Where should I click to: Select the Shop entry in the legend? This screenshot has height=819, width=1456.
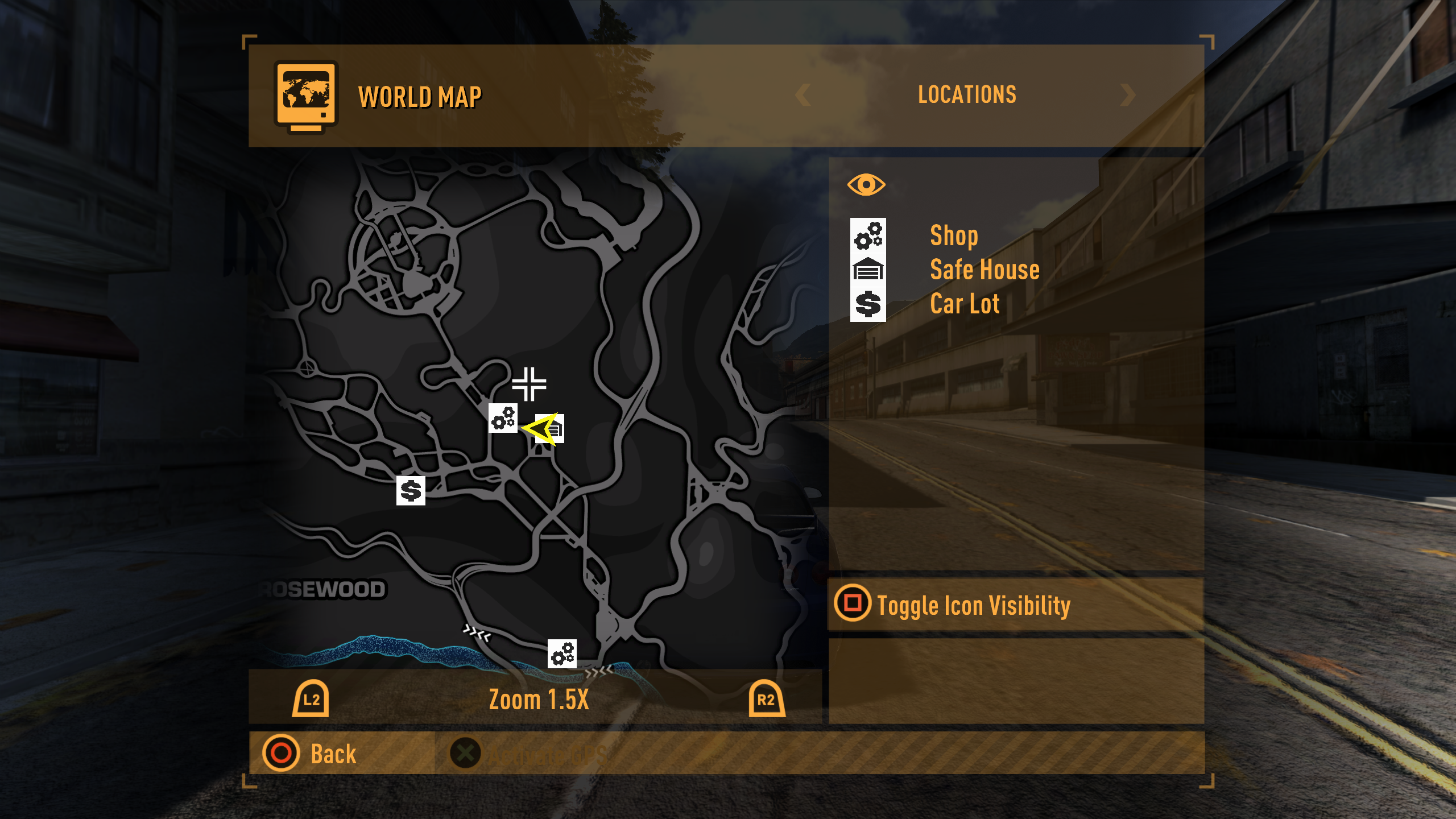point(953,235)
